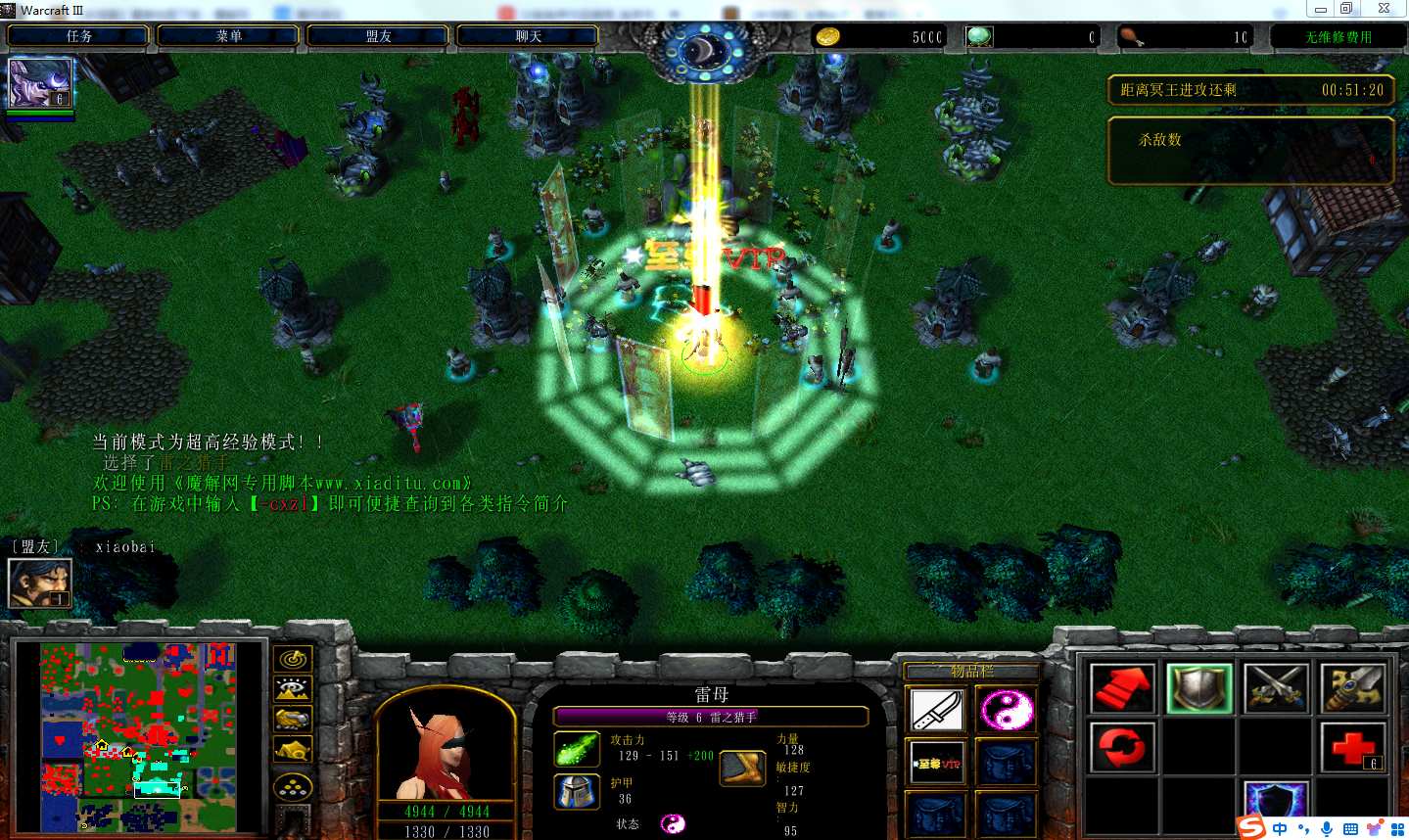
Task: Select the 至尊VIP inventory item
Action: point(937,763)
